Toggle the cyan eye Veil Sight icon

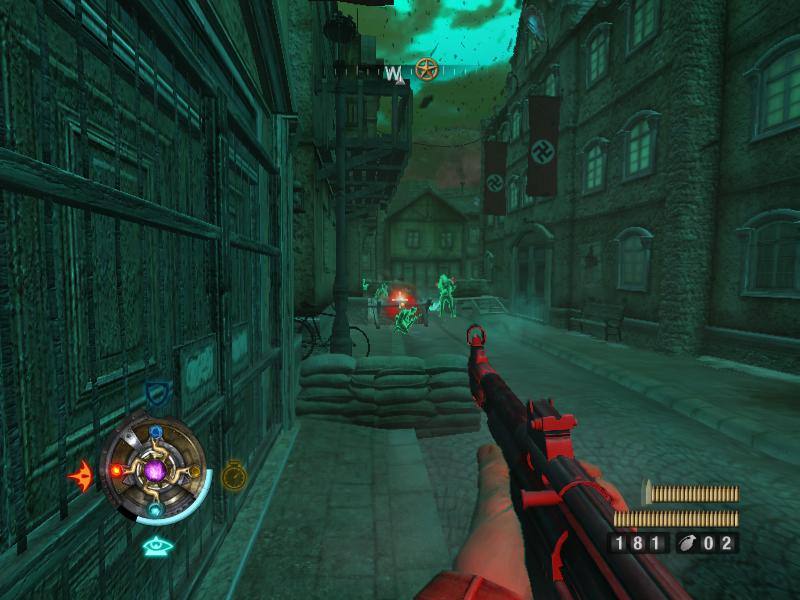point(155,545)
